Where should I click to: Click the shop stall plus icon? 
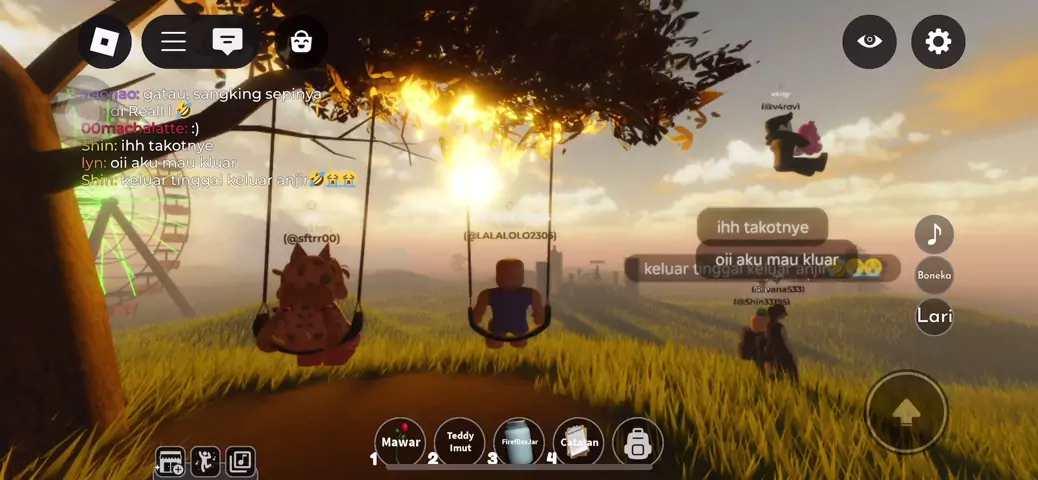[x=172, y=461]
